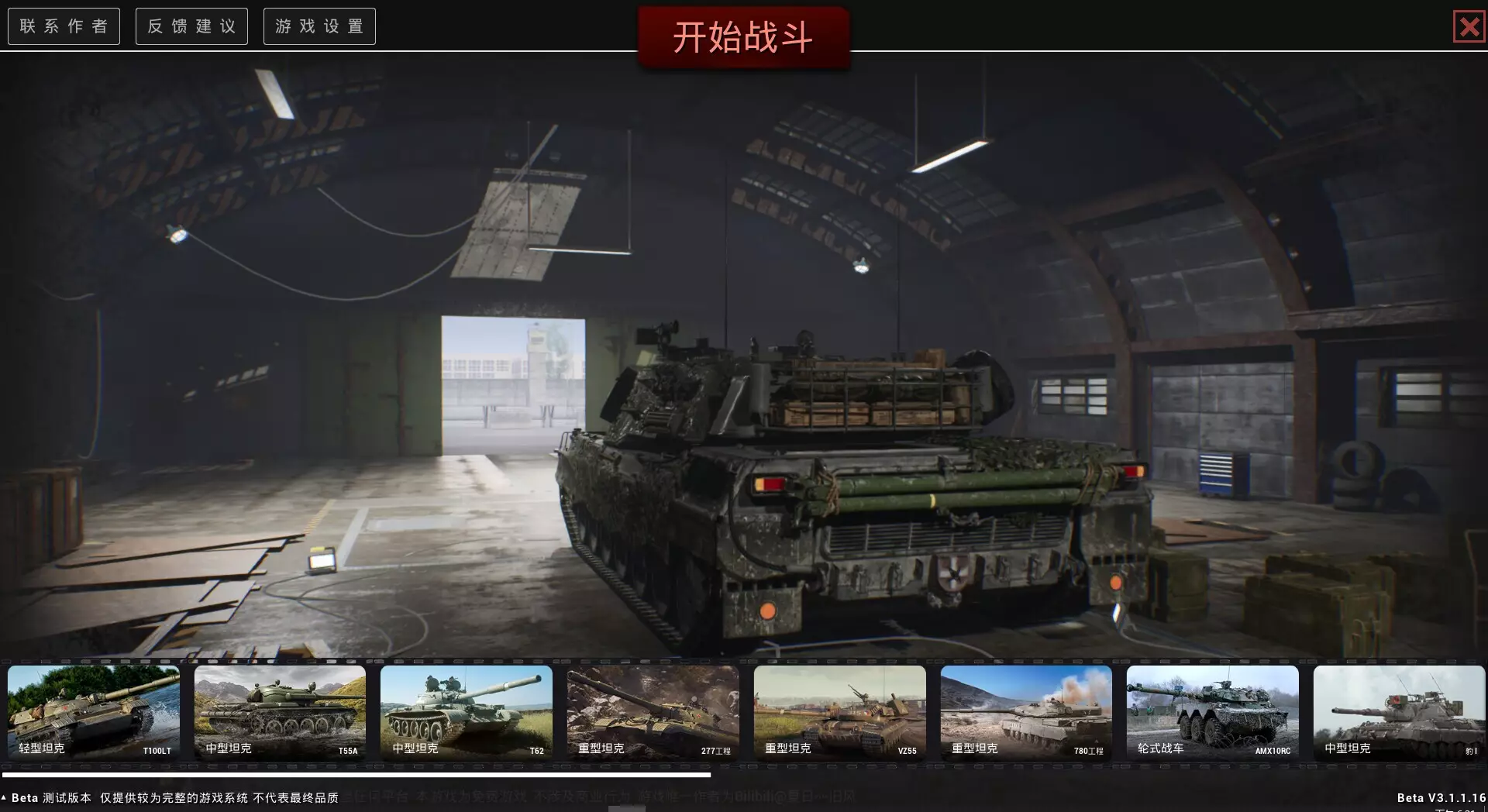
Task: Click the 轮式战车 category label
Action: point(1160,748)
